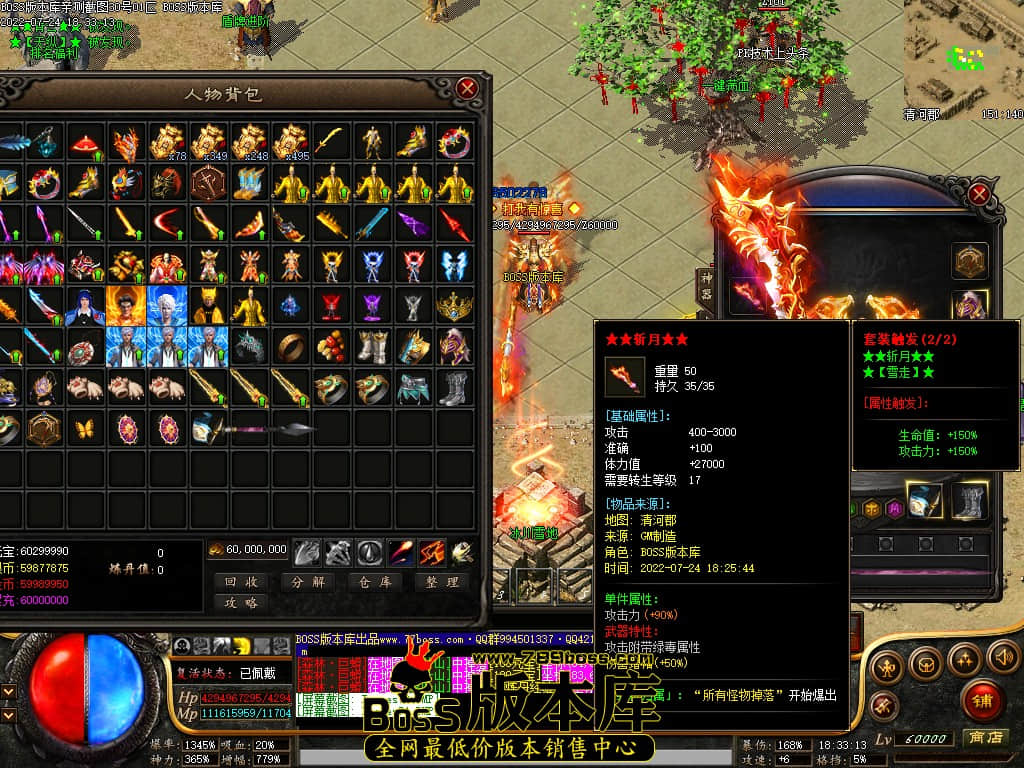
Task: Close the 人物背包 inventory window
Action: click(x=467, y=89)
